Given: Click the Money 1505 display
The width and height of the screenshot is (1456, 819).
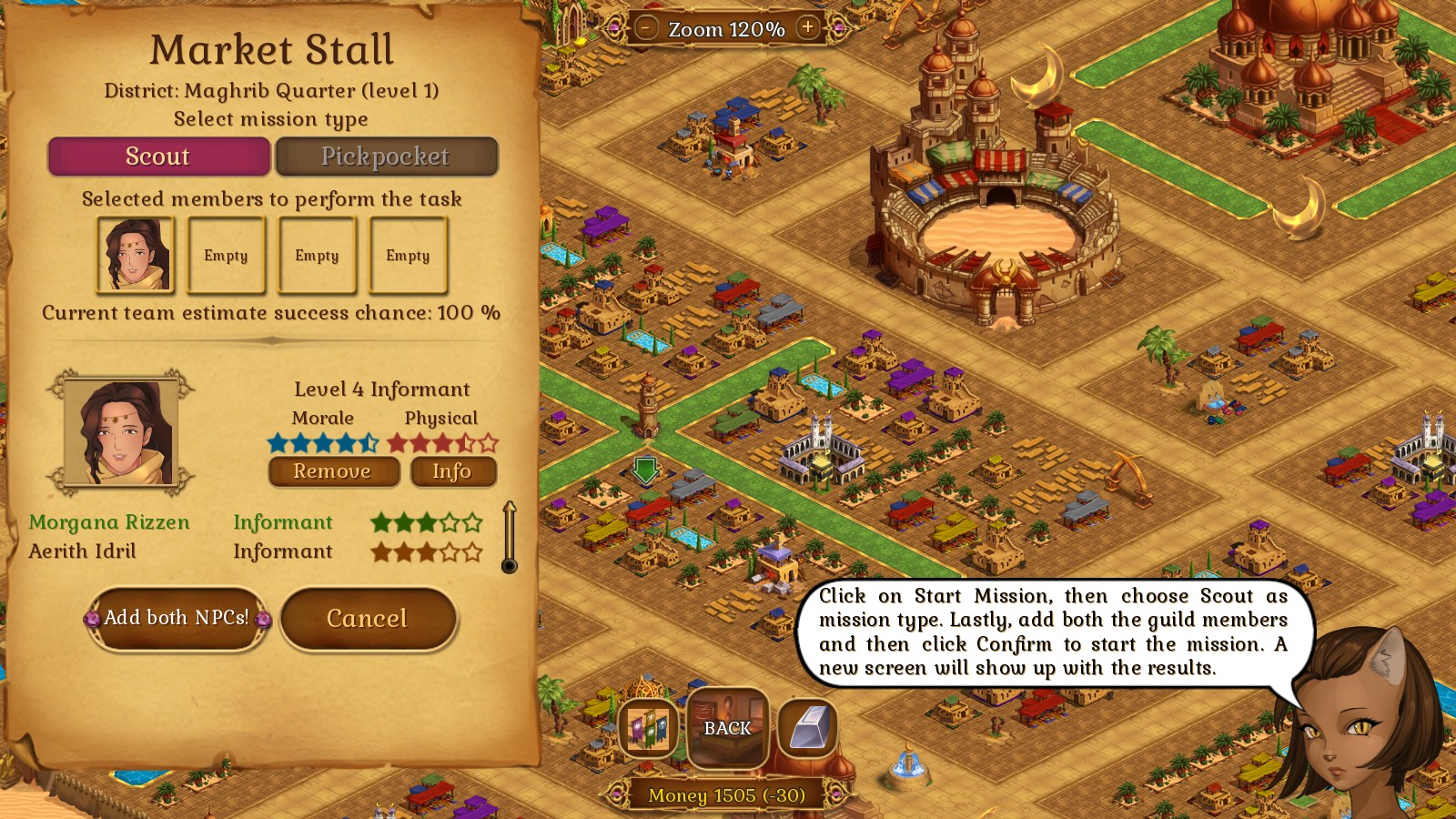Looking at the screenshot, I should click(x=725, y=795).
